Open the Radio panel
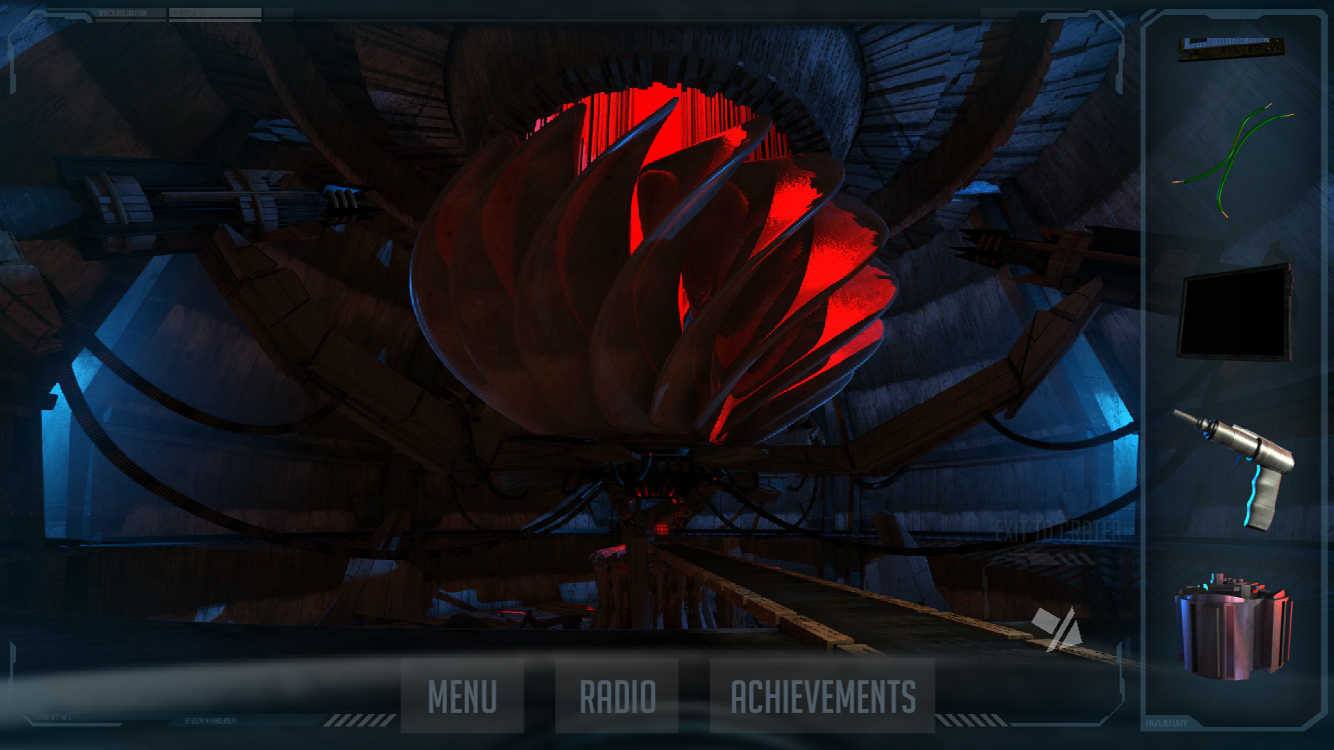This screenshot has height=750, width=1334. (617, 696)
